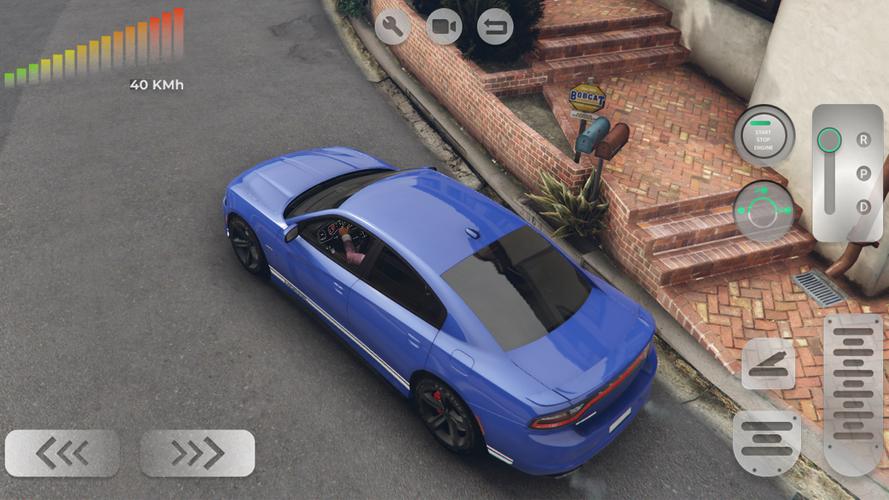Toggle the Start Stop Engine button
The image size is (889, 500).
tap(764, 134)
